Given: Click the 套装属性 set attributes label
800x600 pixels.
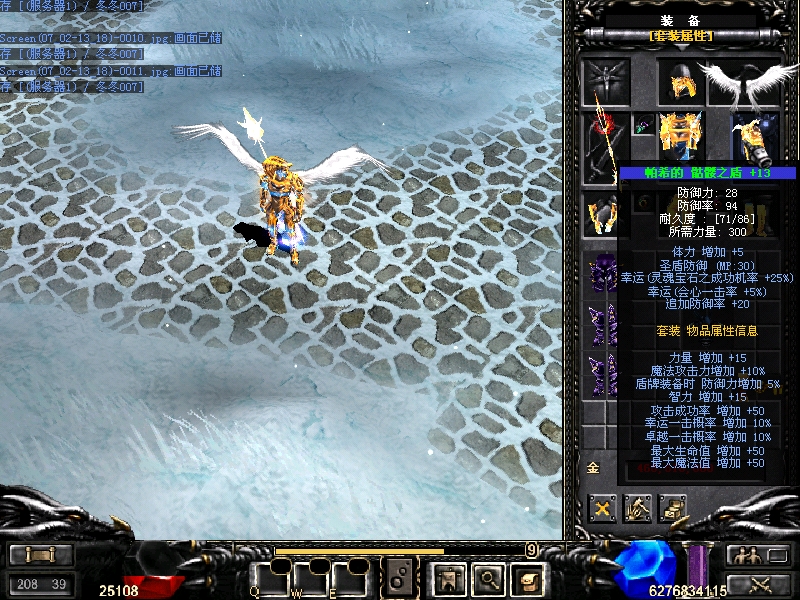Looking at the screenshot, I should pyautogui.click(x=681, y=36).
